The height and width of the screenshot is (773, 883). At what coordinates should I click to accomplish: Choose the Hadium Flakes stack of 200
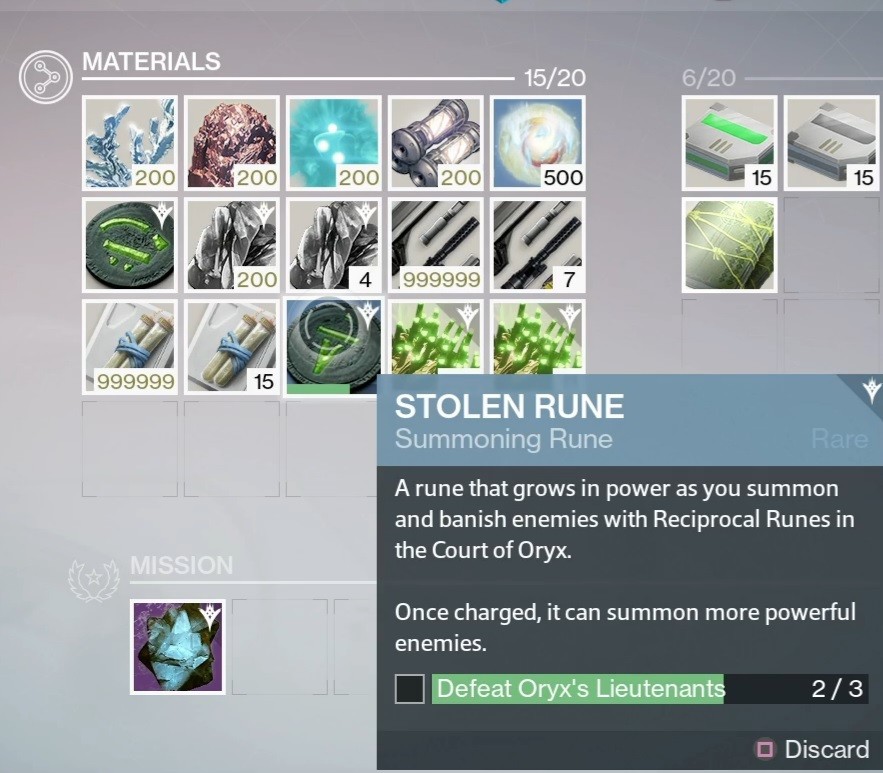tap(232, 245)
